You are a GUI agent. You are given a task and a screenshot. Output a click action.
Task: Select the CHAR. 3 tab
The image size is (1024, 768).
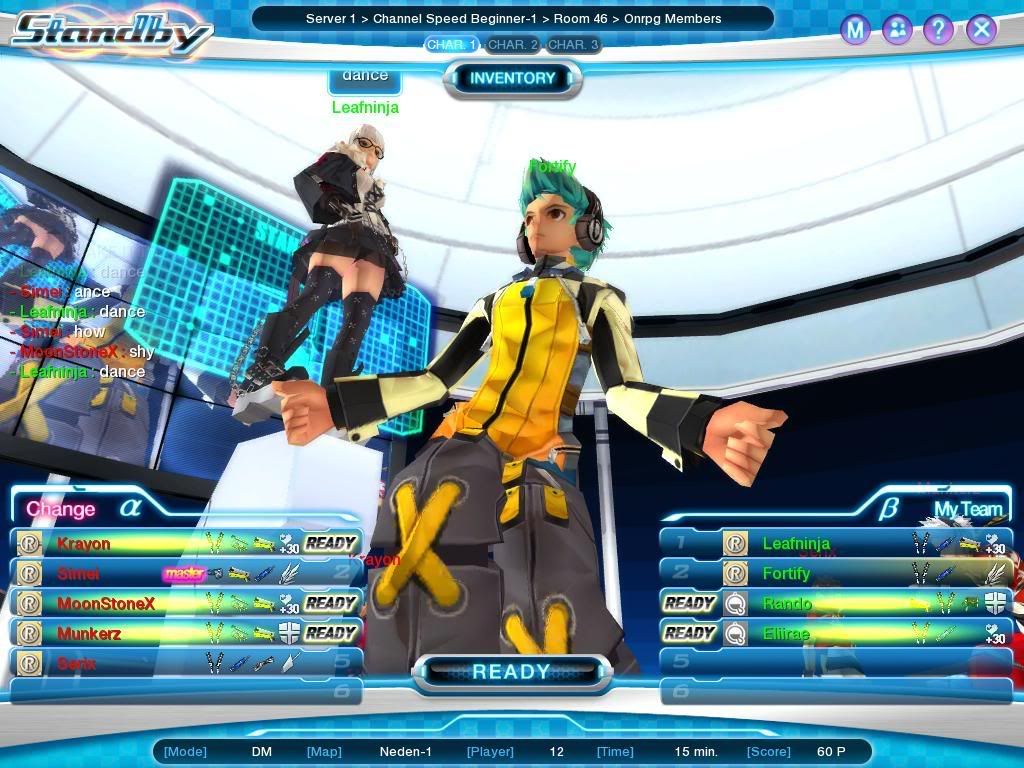(573, 45)
